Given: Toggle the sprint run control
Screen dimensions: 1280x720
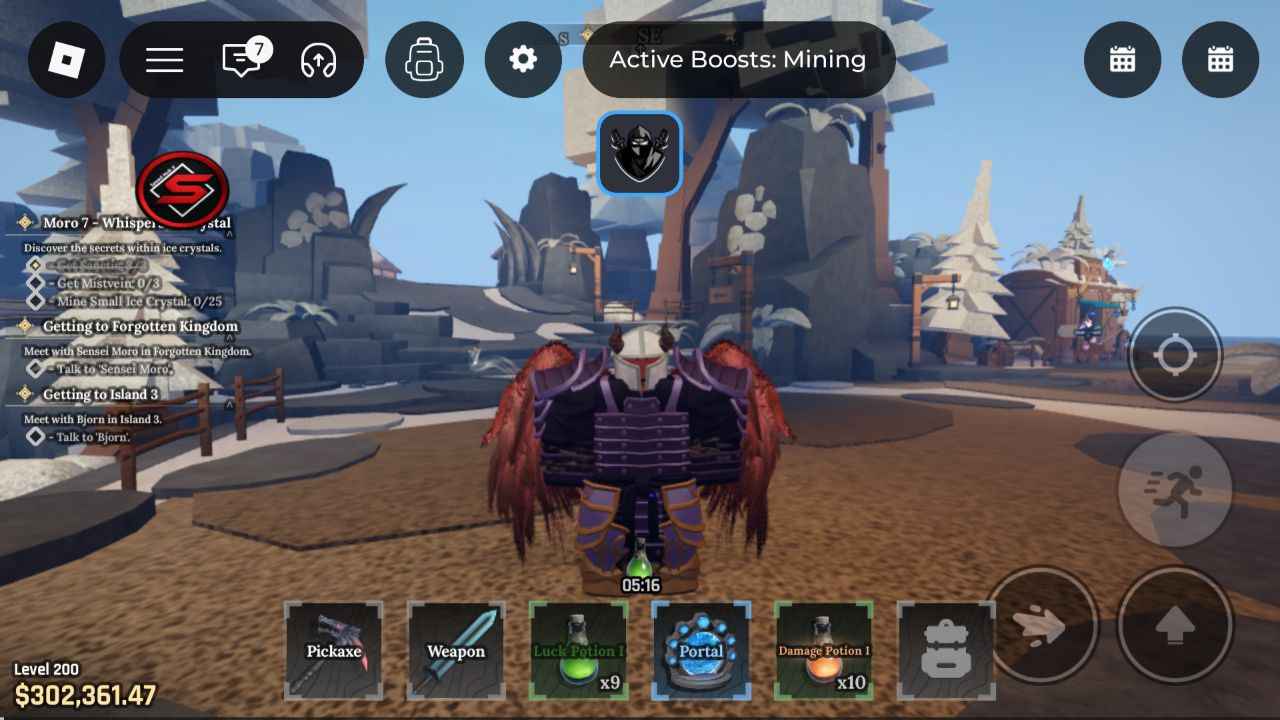Looking at the screenshot, I should pyautogui.click(x=1176, y=489).
